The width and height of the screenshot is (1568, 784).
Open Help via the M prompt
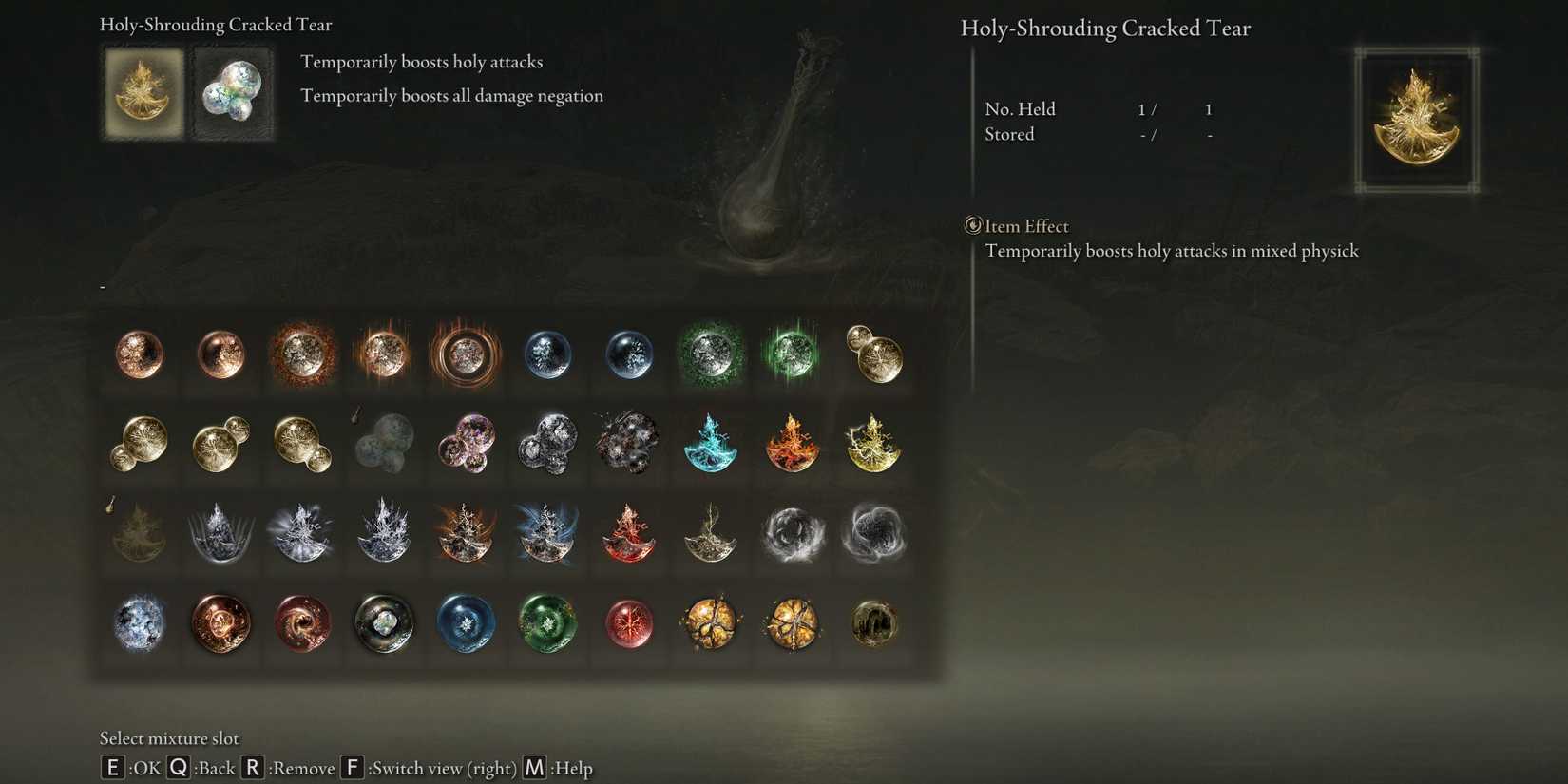(533, 768)
